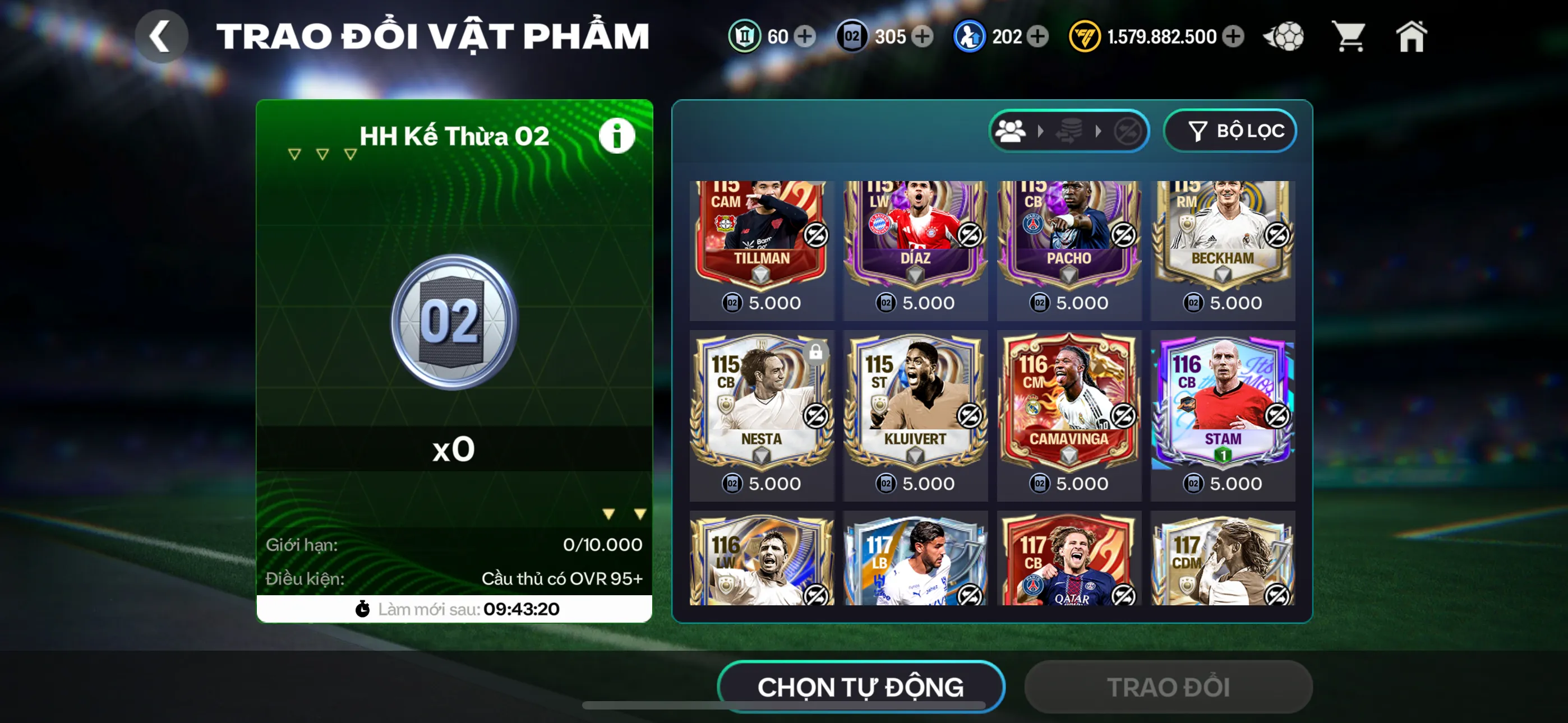1568x723 pixels.
Task: Open the BỘ LỌC filter panel
Action: [x=1230, y=130]
